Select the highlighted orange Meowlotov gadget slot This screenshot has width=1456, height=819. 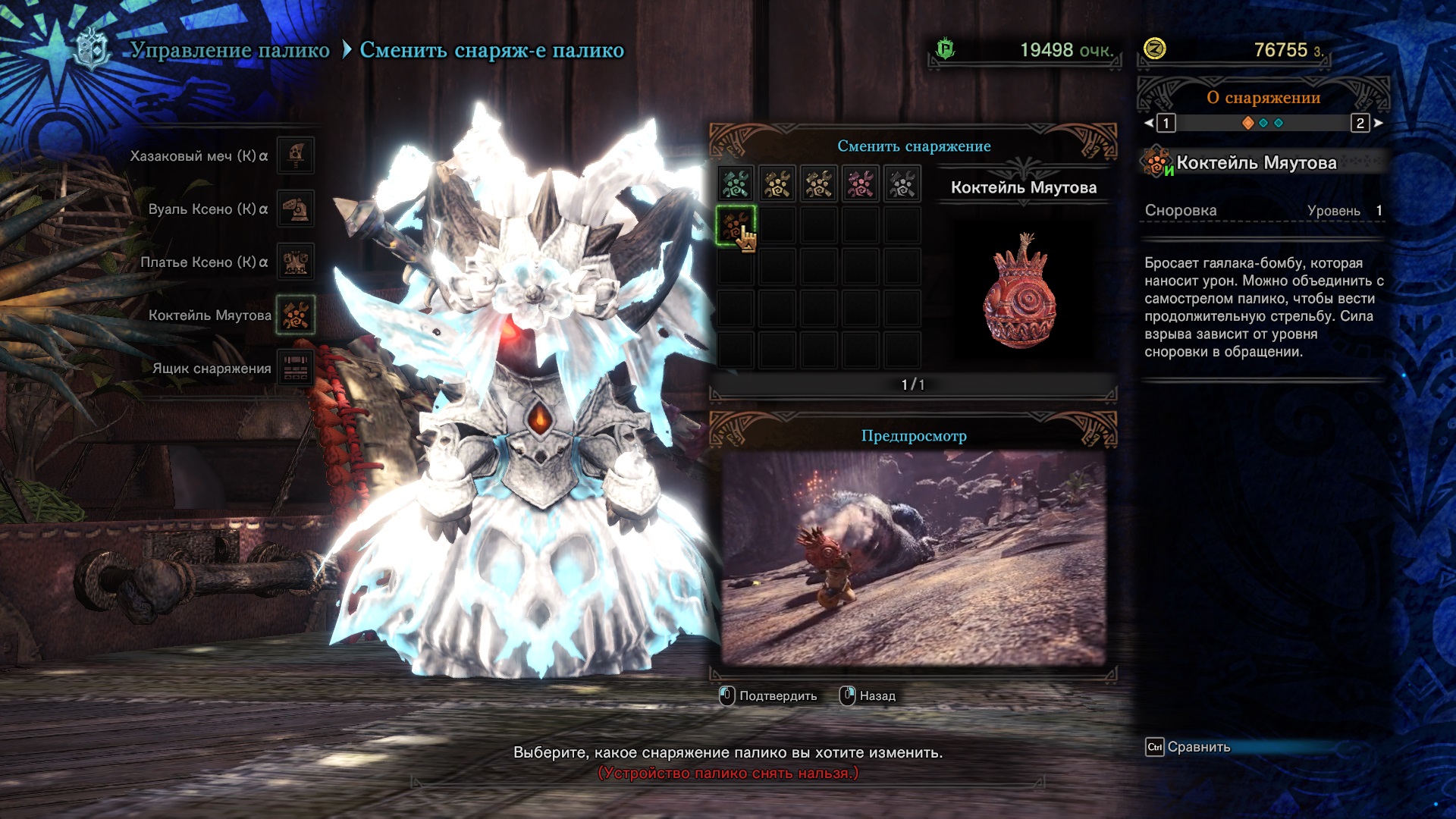pos(736,225)
